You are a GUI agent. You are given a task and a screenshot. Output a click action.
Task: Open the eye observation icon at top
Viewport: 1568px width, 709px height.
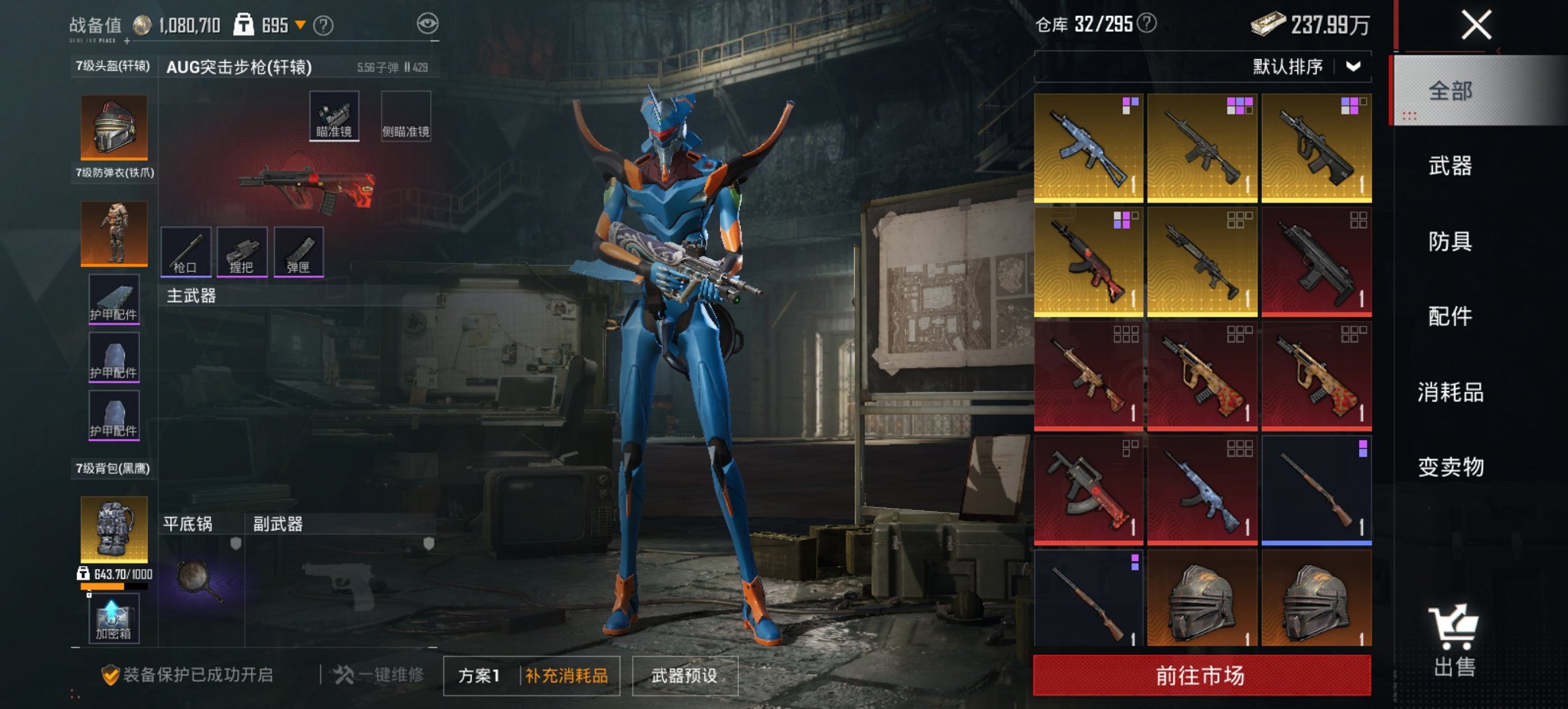(x=427, y=23)
